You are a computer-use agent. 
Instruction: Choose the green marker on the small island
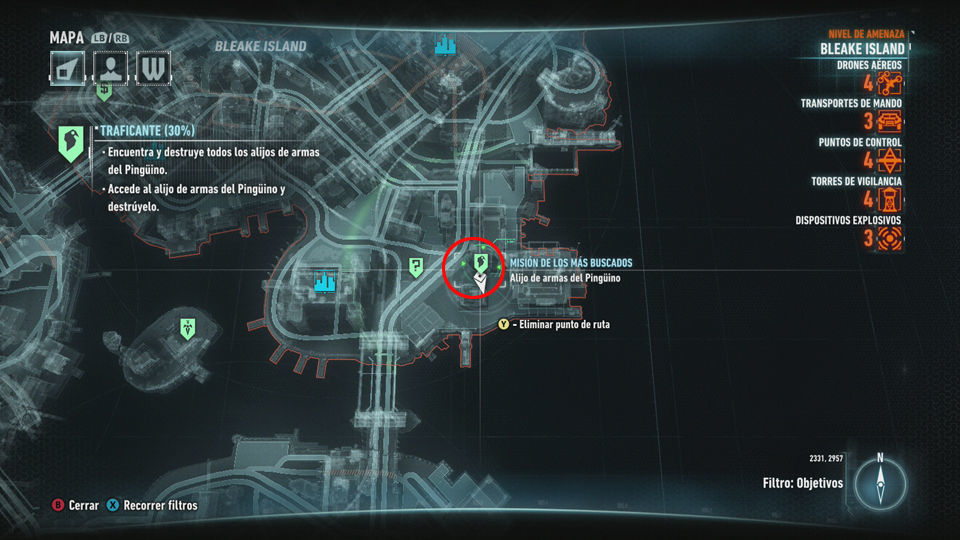[187, 328]
